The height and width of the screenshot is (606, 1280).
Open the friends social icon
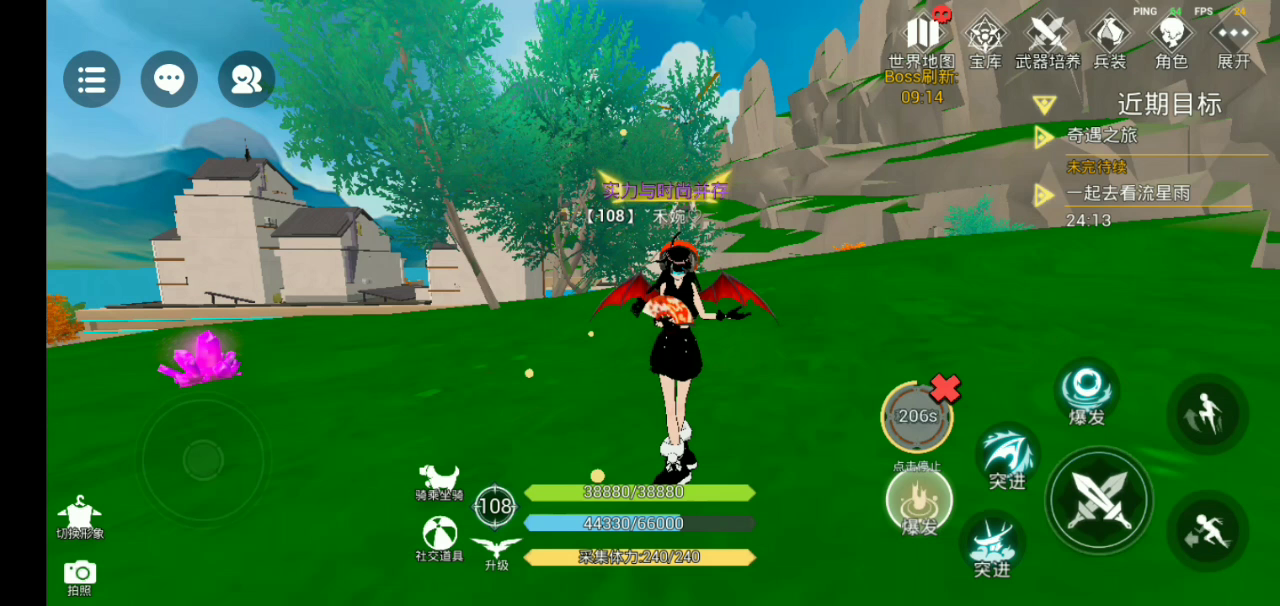coord(246,79)
